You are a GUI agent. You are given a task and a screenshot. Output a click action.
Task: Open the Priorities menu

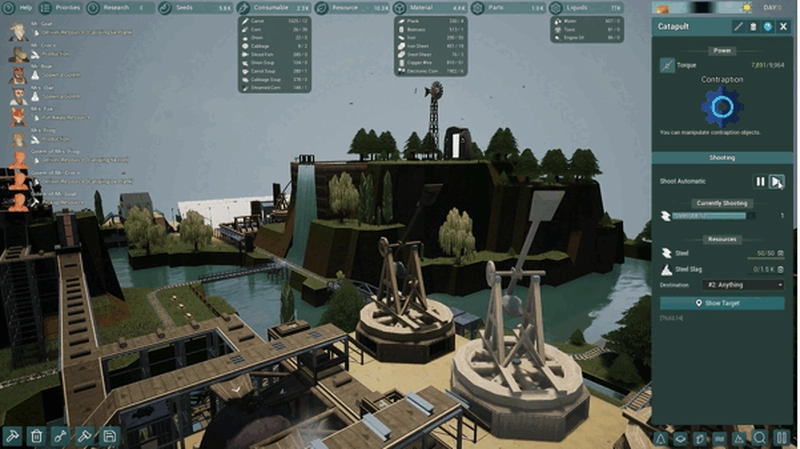[62, 8]
